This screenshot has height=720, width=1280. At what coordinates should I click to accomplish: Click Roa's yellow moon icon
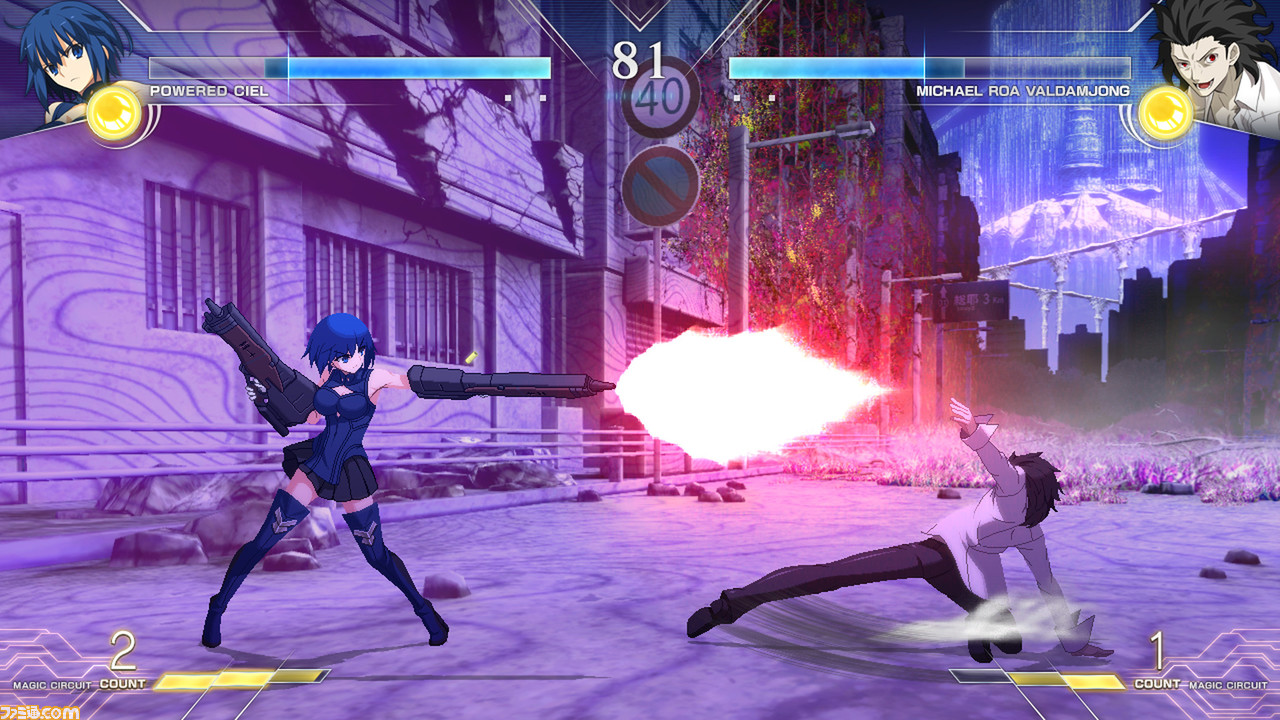[1166, 112]
